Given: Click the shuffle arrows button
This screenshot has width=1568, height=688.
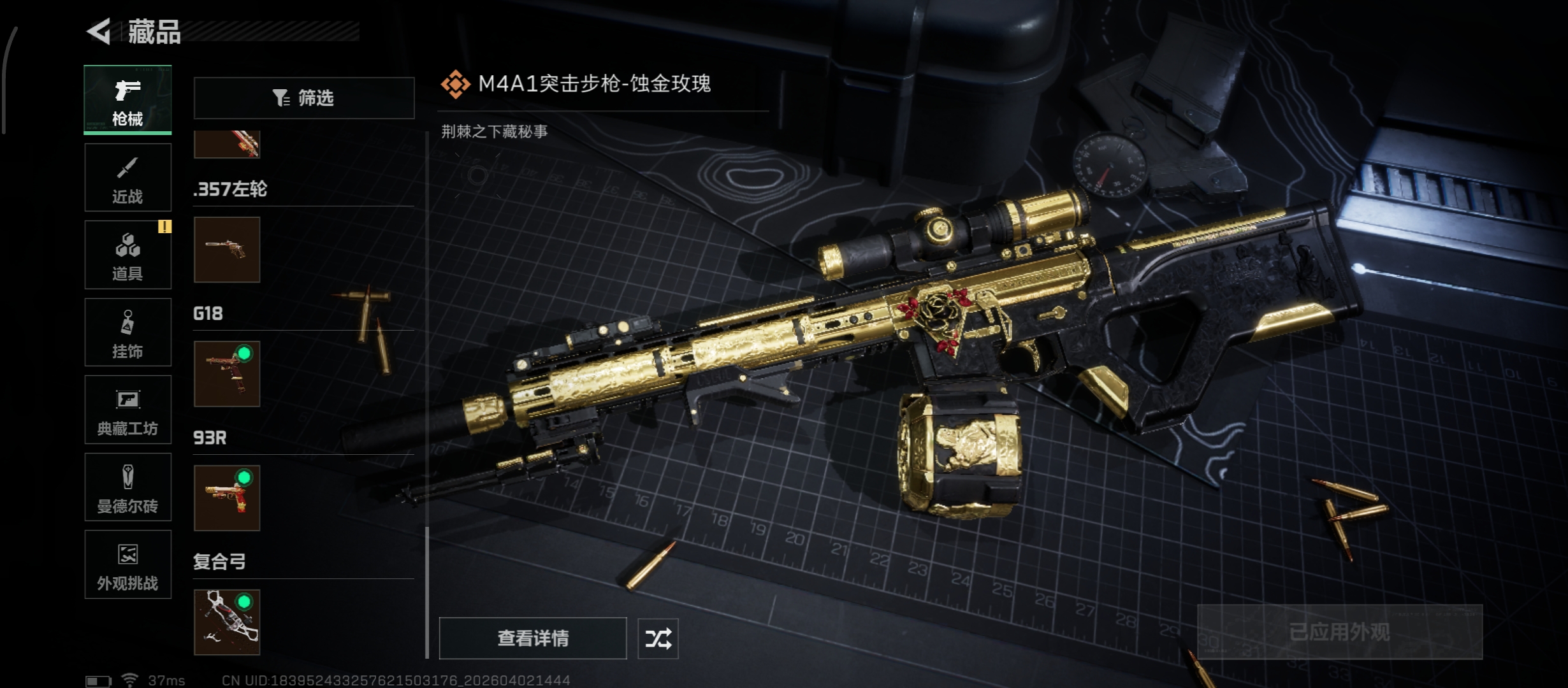Looking at the screenshot, I should tap(658, 638).
